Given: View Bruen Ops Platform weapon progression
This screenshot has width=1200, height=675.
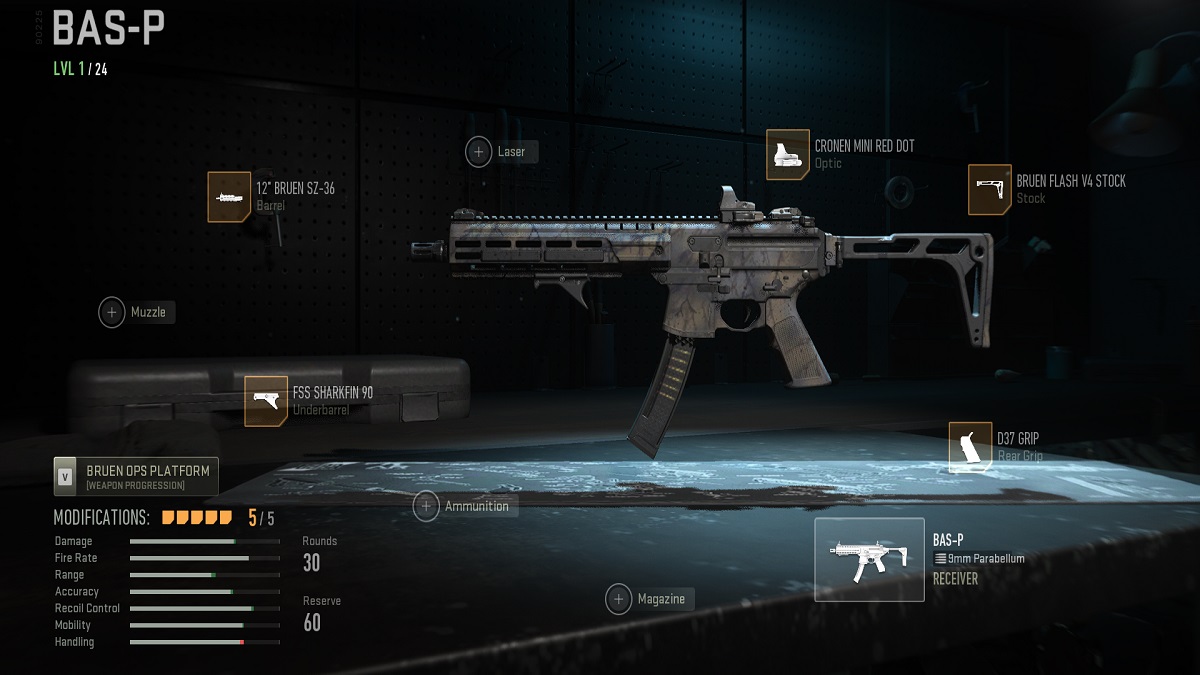Looking at the screenshot, I should pos(136,477).
